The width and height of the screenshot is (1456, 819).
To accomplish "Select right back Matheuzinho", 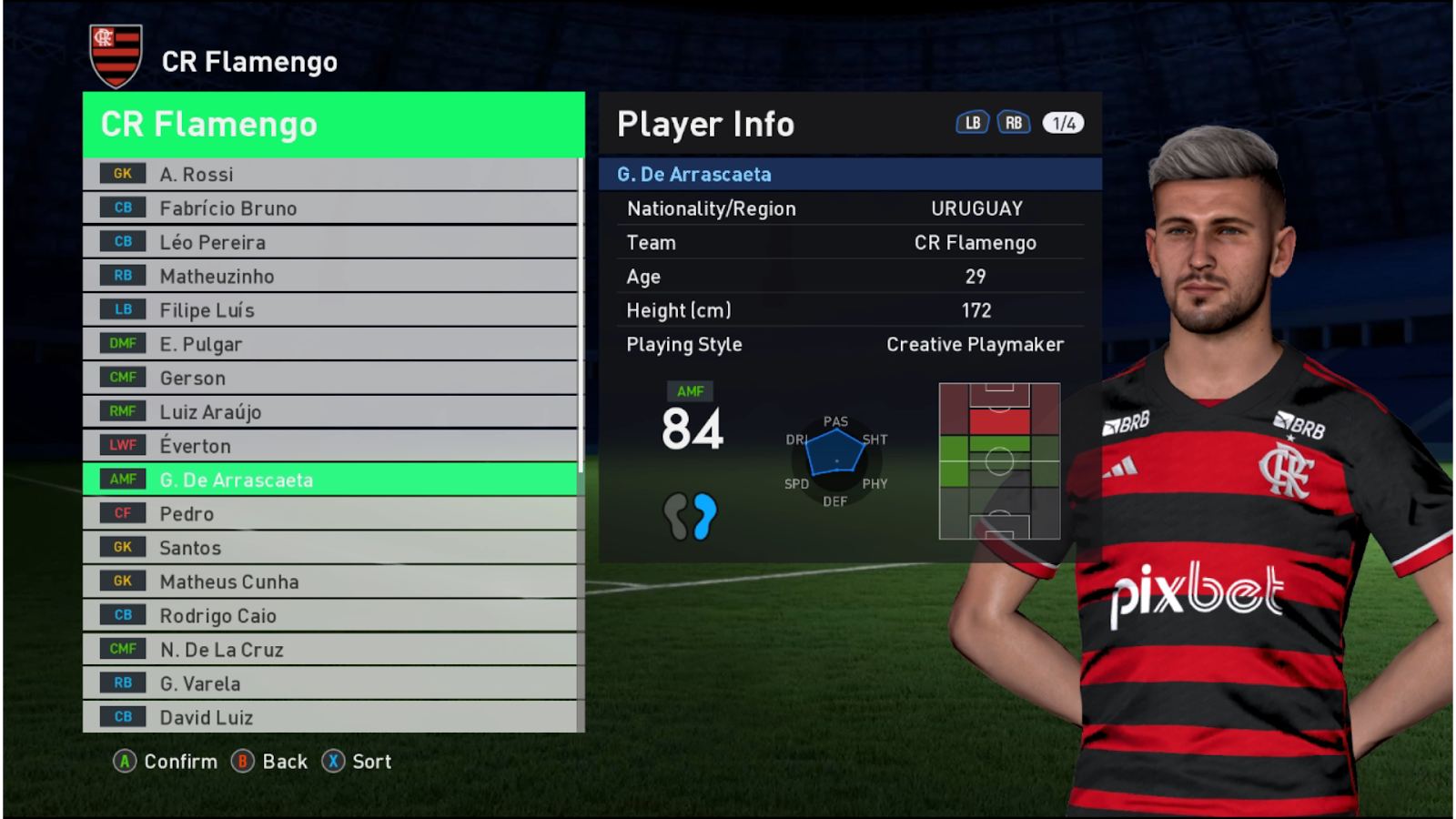I will pos(329,276).
